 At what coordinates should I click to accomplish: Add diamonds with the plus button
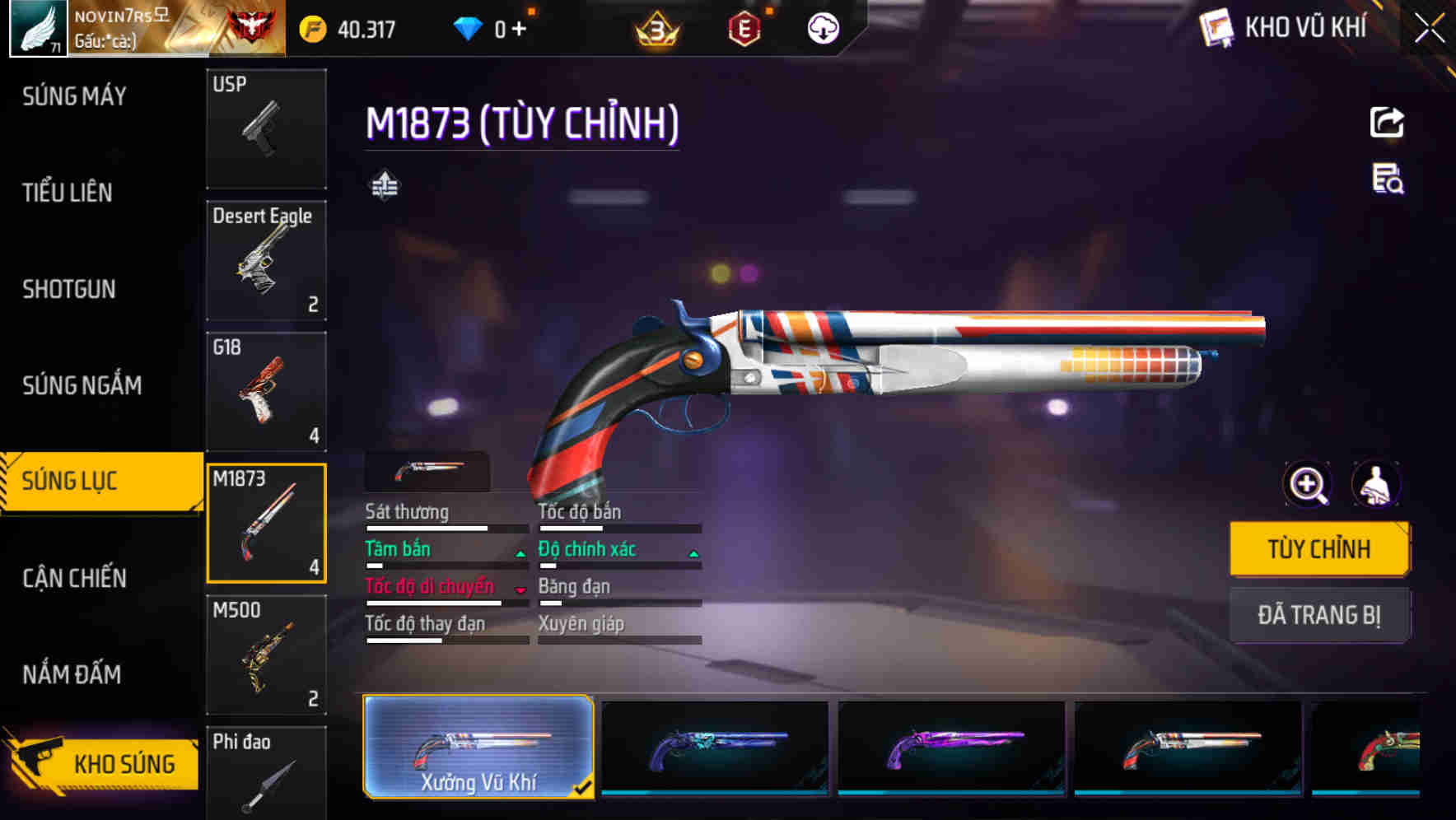coord(519,29)
